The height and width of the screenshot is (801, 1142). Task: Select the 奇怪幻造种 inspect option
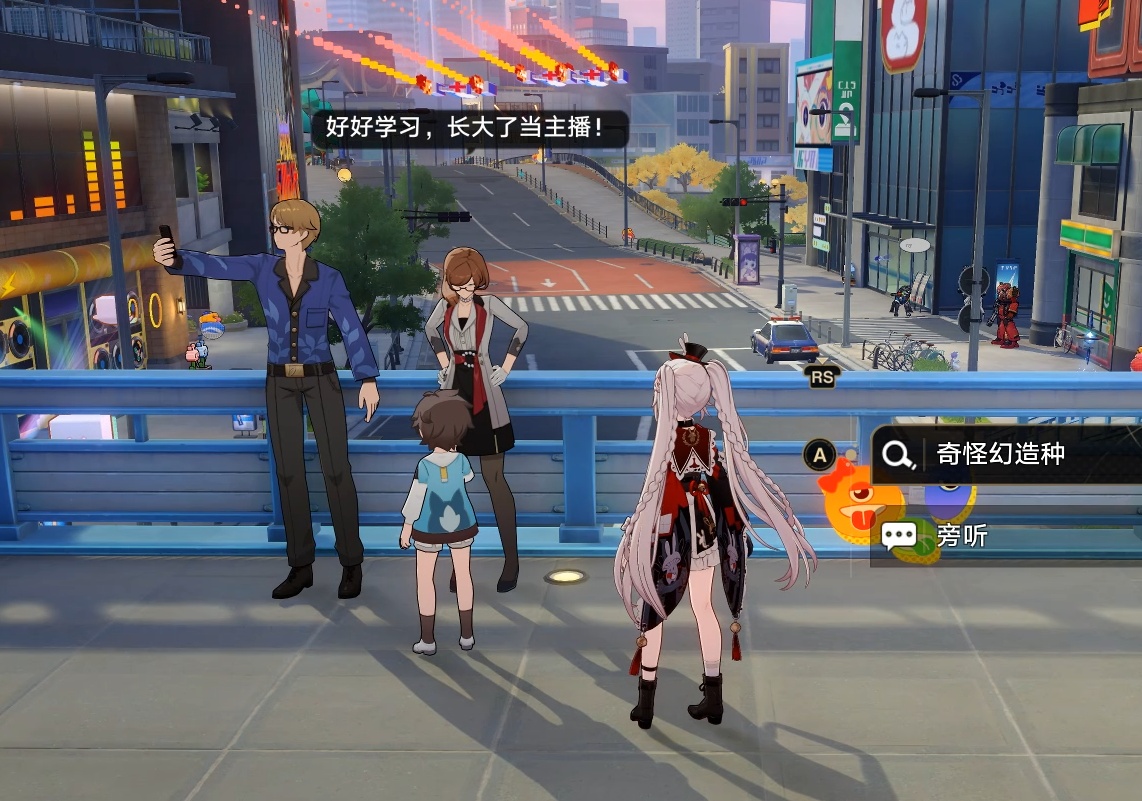coord(1000,455)
